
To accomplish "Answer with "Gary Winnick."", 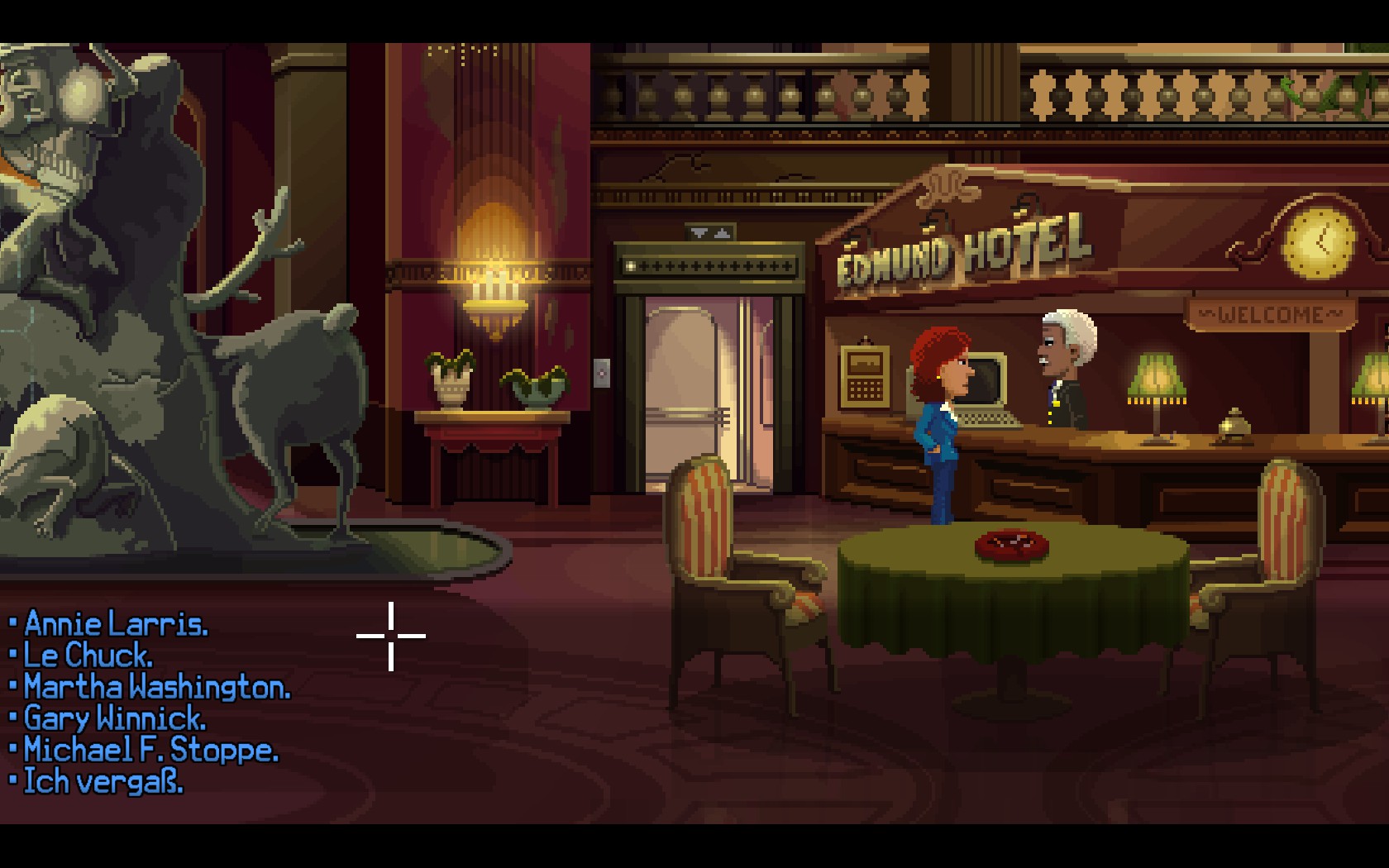I will 114,718.
